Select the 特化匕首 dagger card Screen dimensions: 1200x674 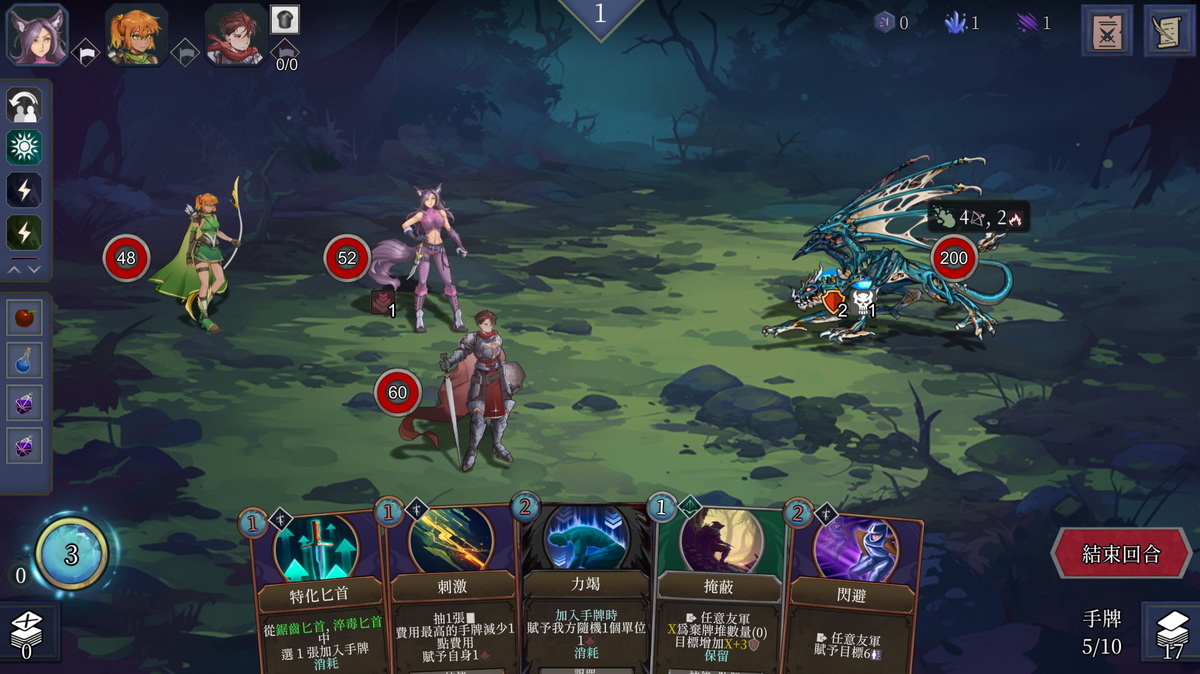click(316, 590)
